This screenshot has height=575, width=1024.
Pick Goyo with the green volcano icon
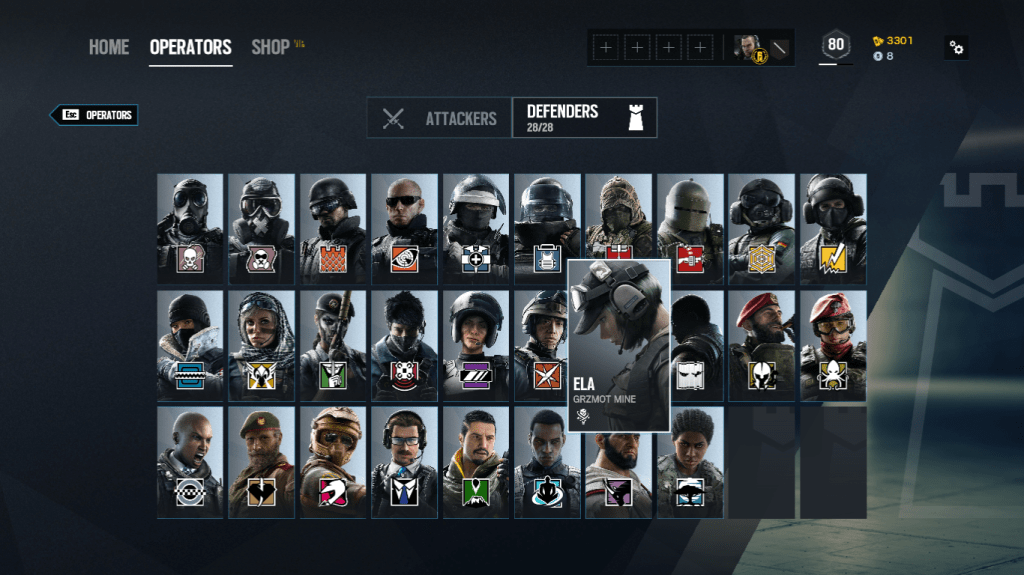point(476,462)
